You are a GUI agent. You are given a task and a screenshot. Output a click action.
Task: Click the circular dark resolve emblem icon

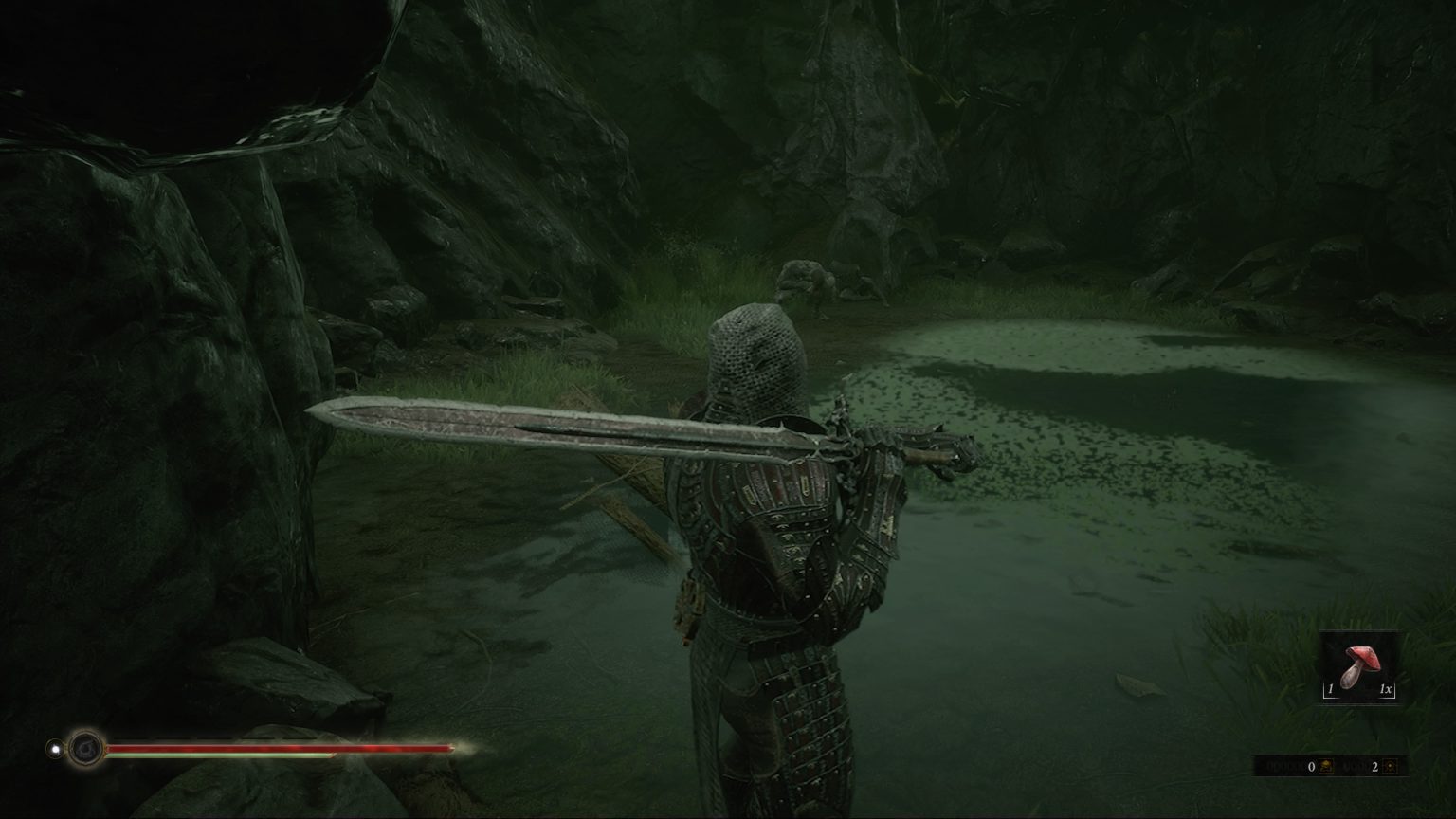click(86, 748)
